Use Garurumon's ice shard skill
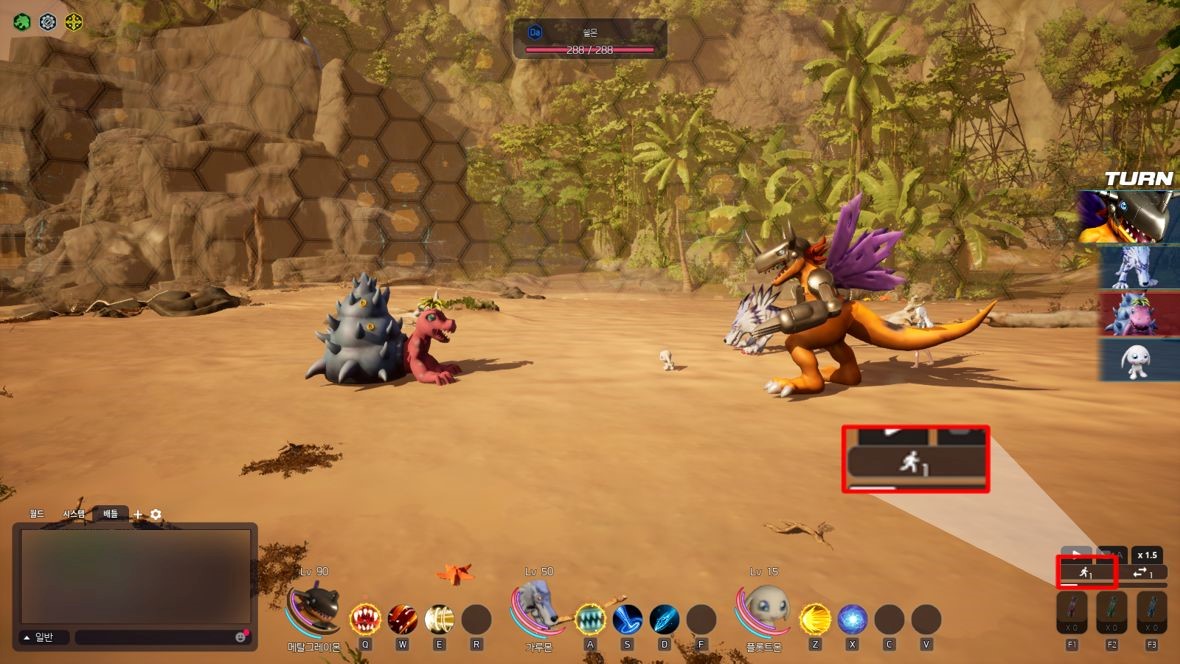Screen dimensions: 1180x664 [x=665, y=620]
